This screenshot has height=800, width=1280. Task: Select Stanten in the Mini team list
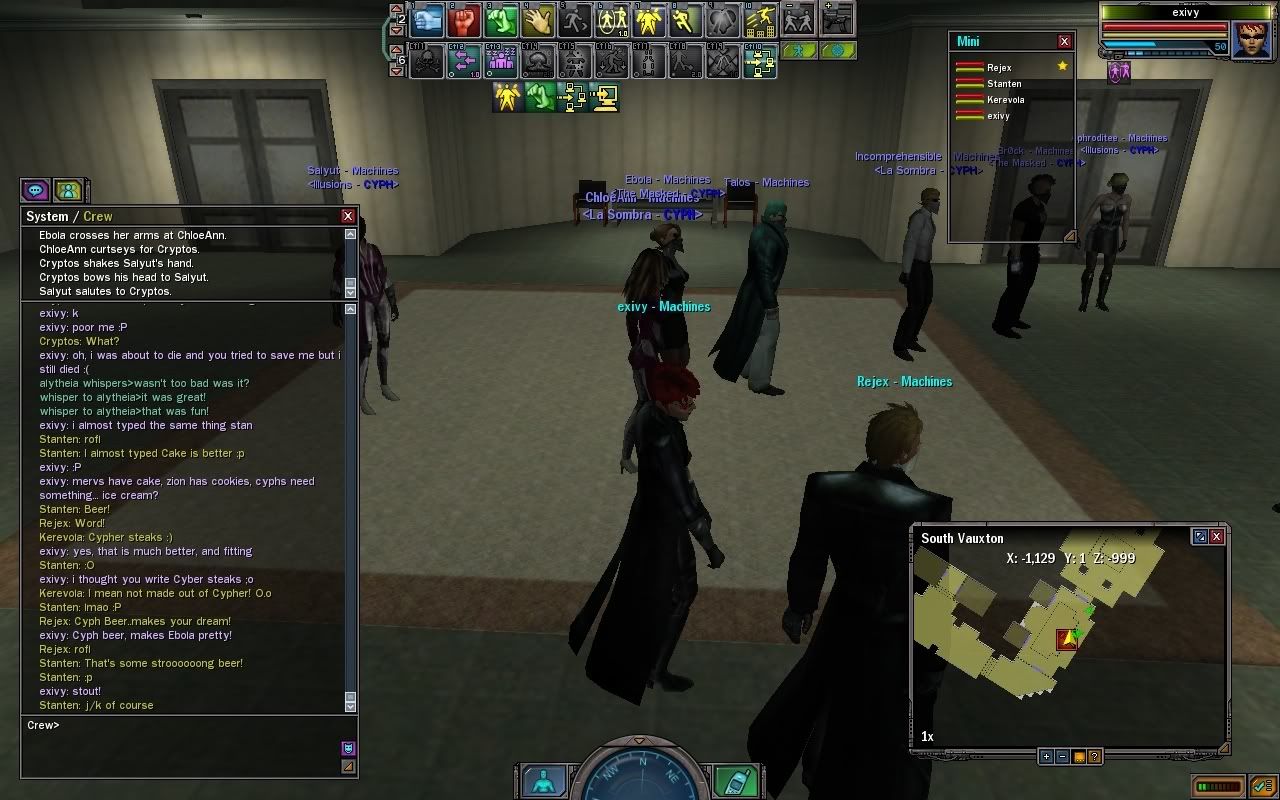pos(1004,84)
